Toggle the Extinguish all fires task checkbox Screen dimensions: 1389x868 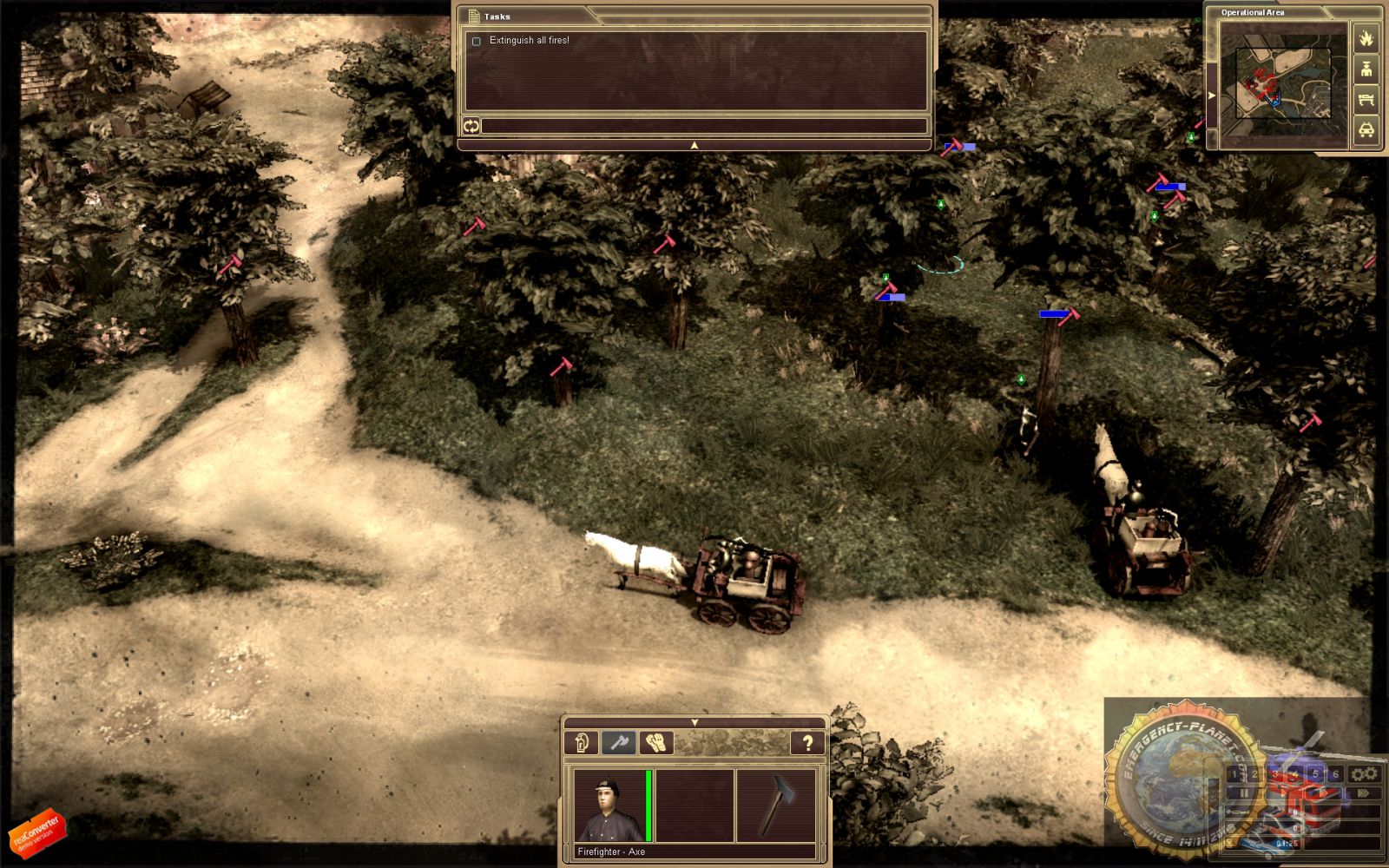(476, 42)
